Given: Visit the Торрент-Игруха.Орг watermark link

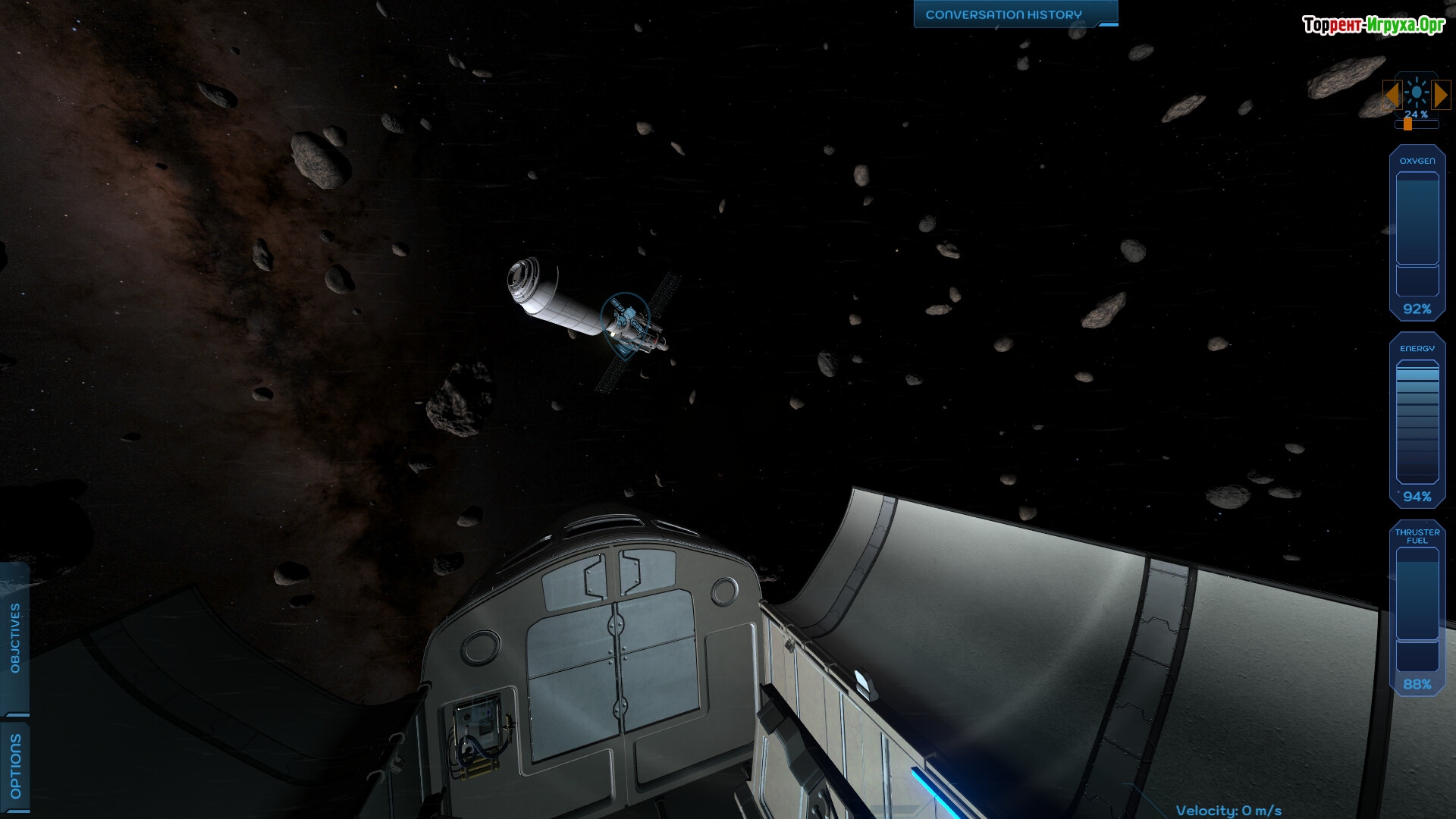Looking at the screenshot, I should (1373, 25).
